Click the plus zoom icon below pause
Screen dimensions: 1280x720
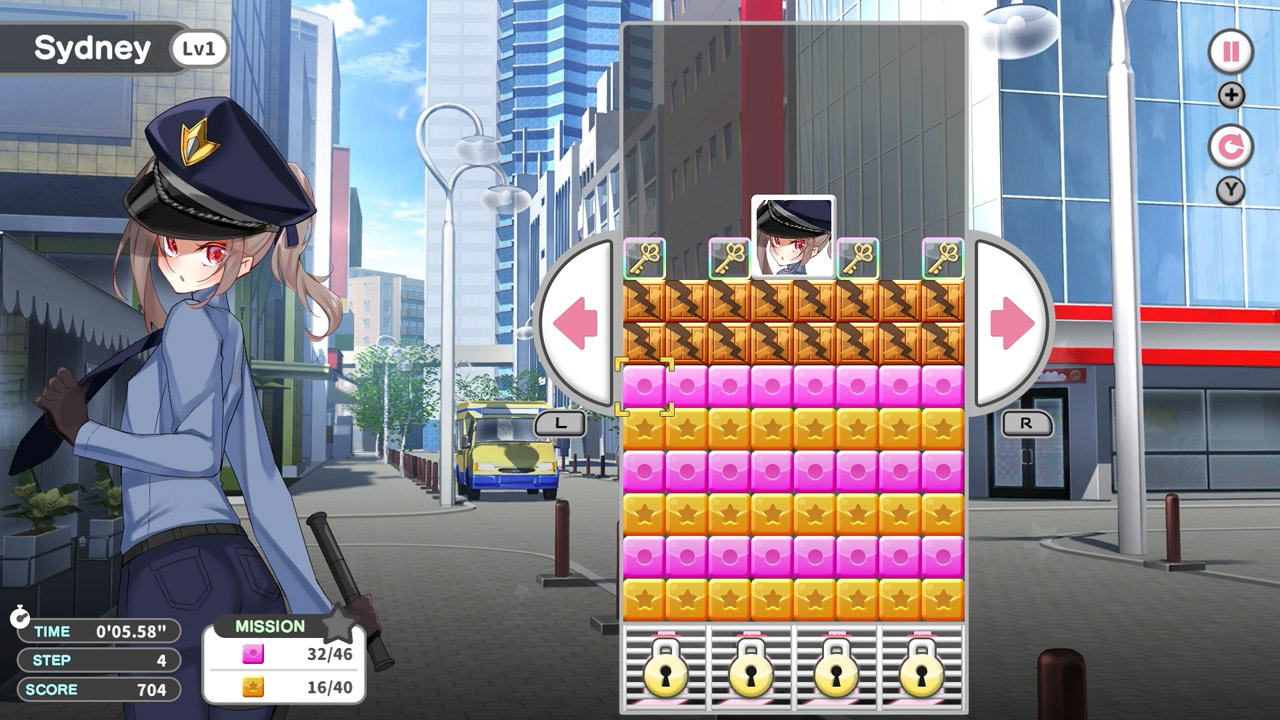pyautogui.click(x=1229, y=95)
